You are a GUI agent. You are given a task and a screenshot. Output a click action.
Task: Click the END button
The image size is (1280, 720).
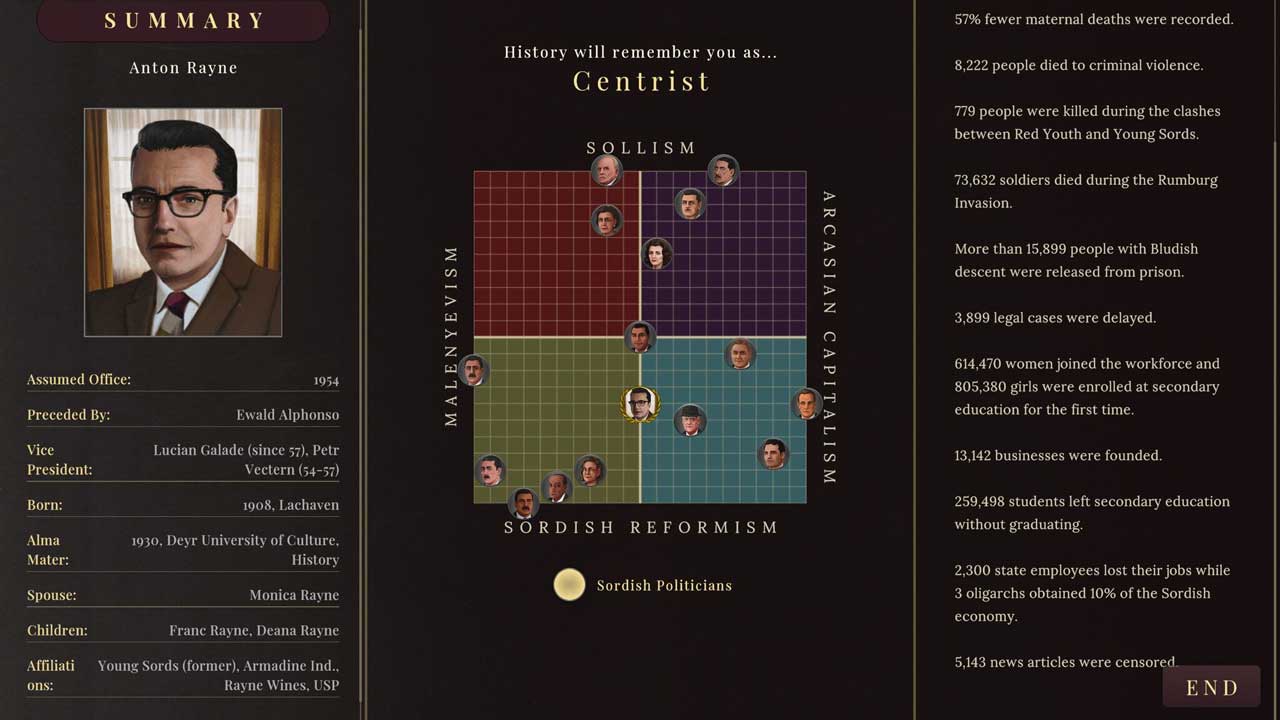[1211, 688]
